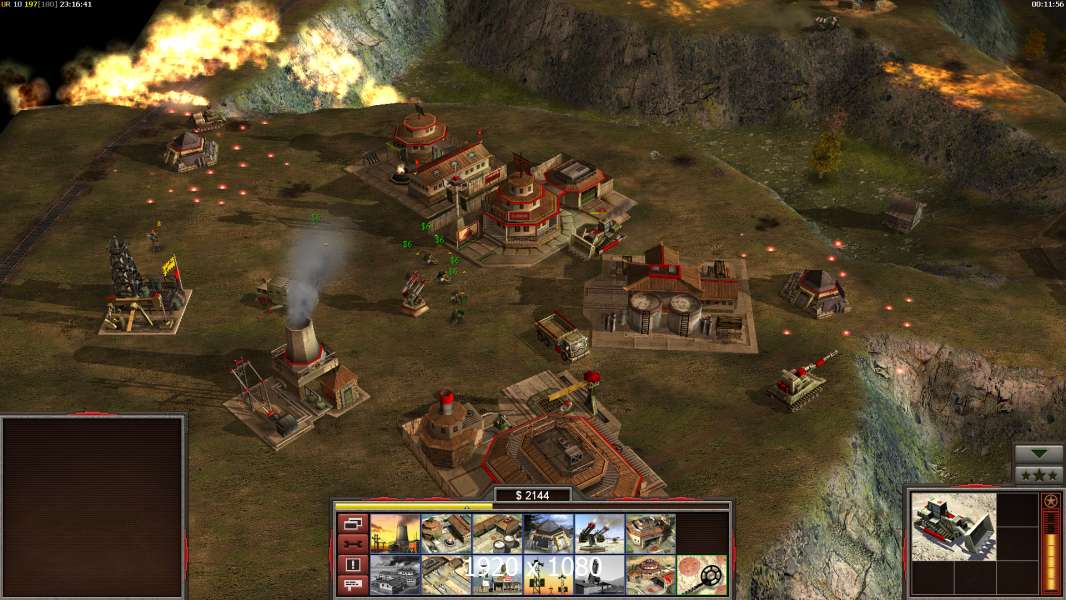This screenshot has height=600, width=1066.
Task: Build the supply center with round tanks
Action: 497,534
